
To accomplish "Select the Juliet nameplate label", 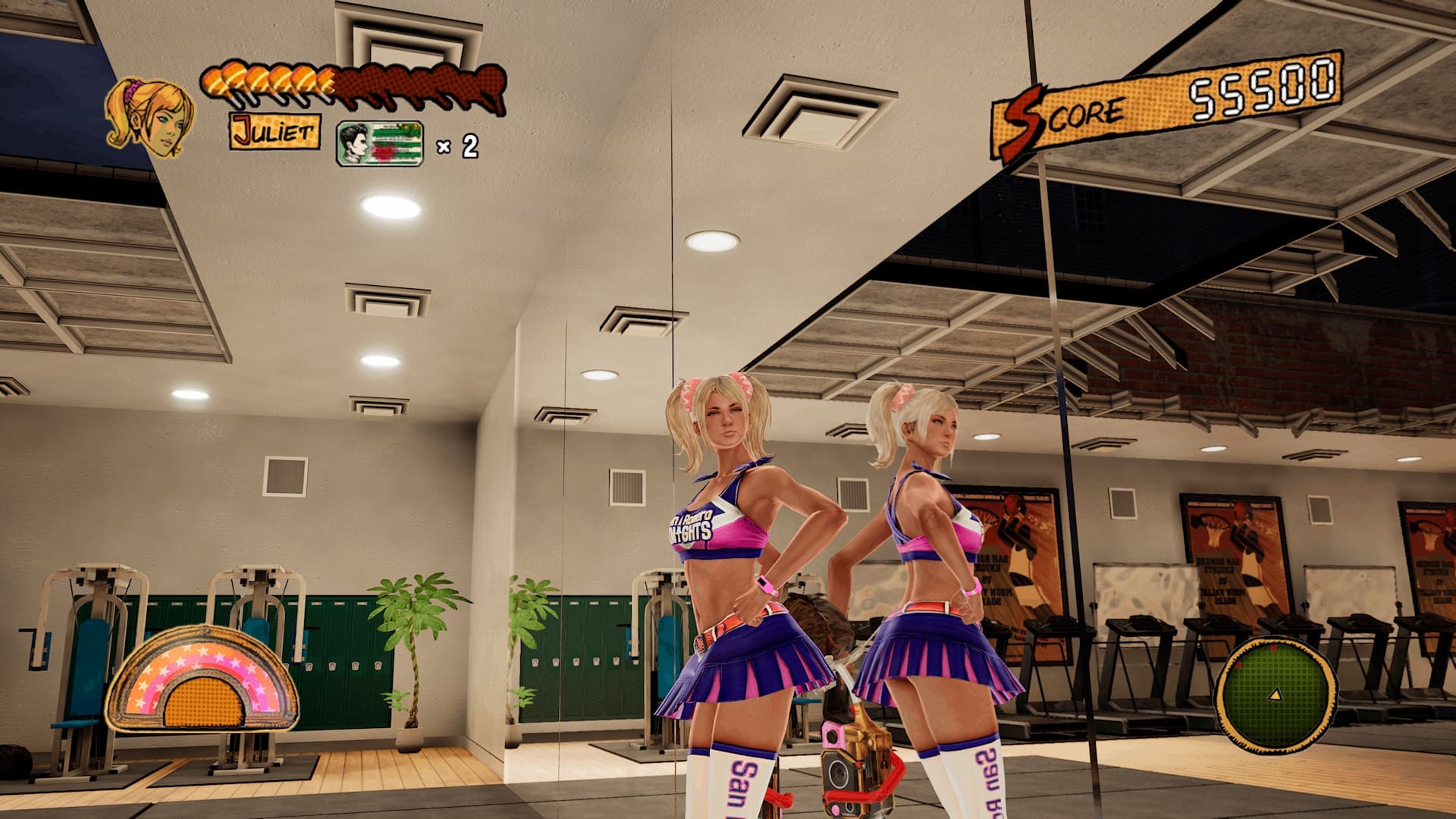I will pyautogui.click(x=273, y=134).
